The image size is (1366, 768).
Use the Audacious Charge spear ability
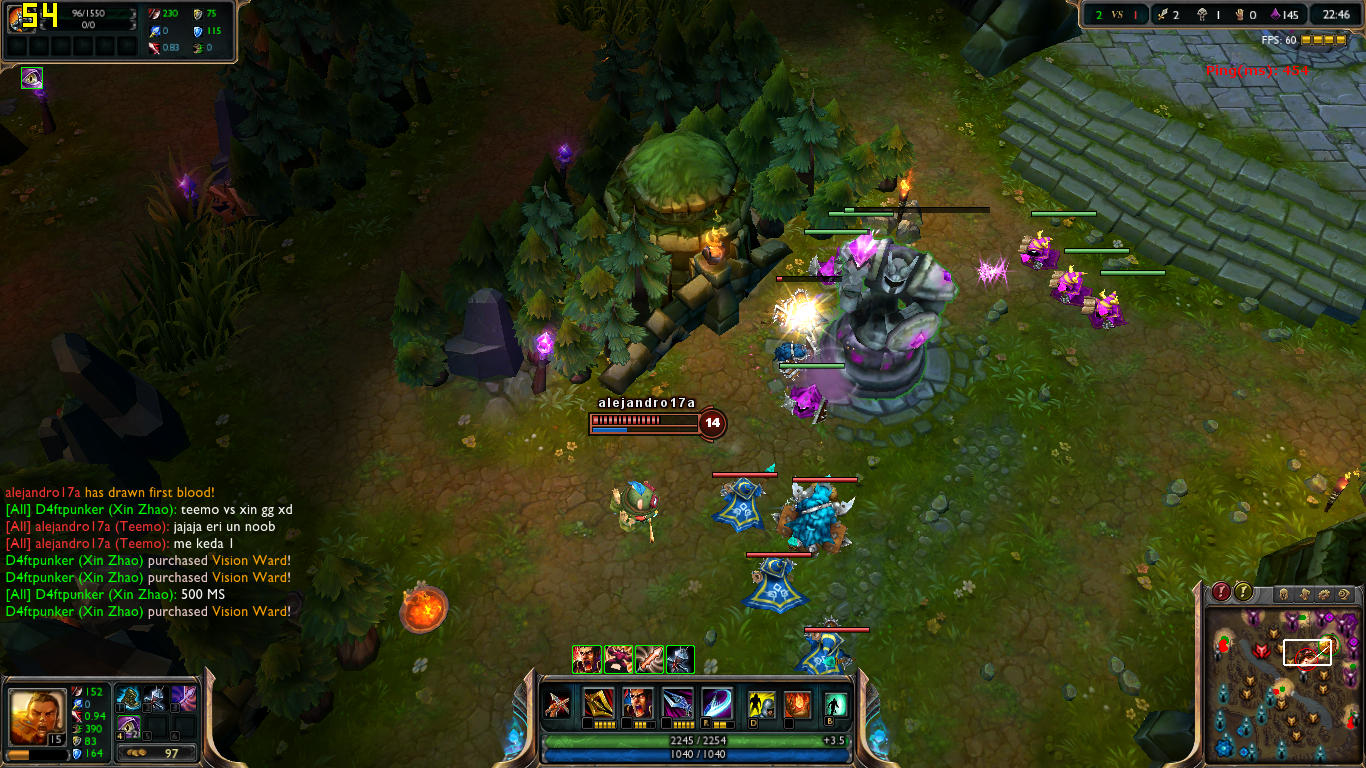[677, 703]
